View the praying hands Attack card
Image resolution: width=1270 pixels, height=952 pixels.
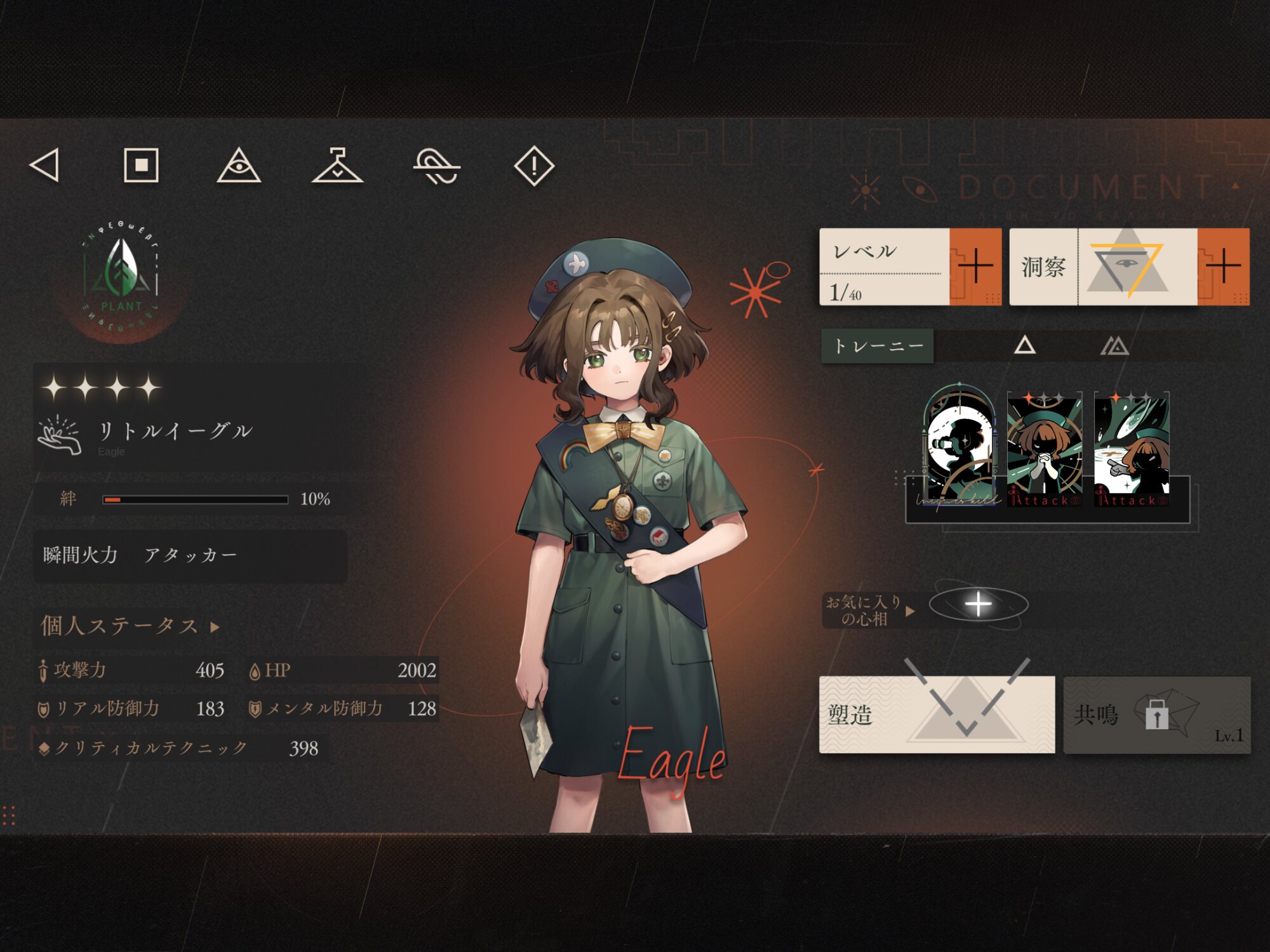pyautogui.click(x=1045, y=449)
